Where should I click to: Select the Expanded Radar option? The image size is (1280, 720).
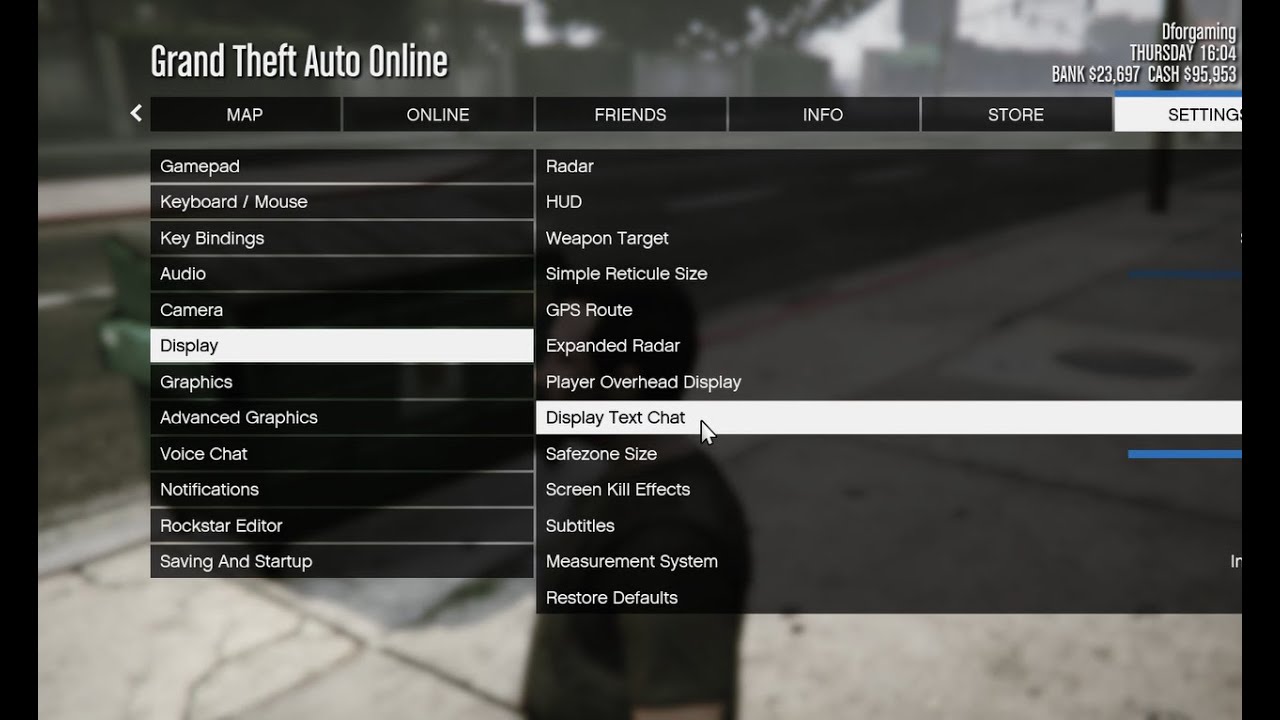tap(612, 346)
